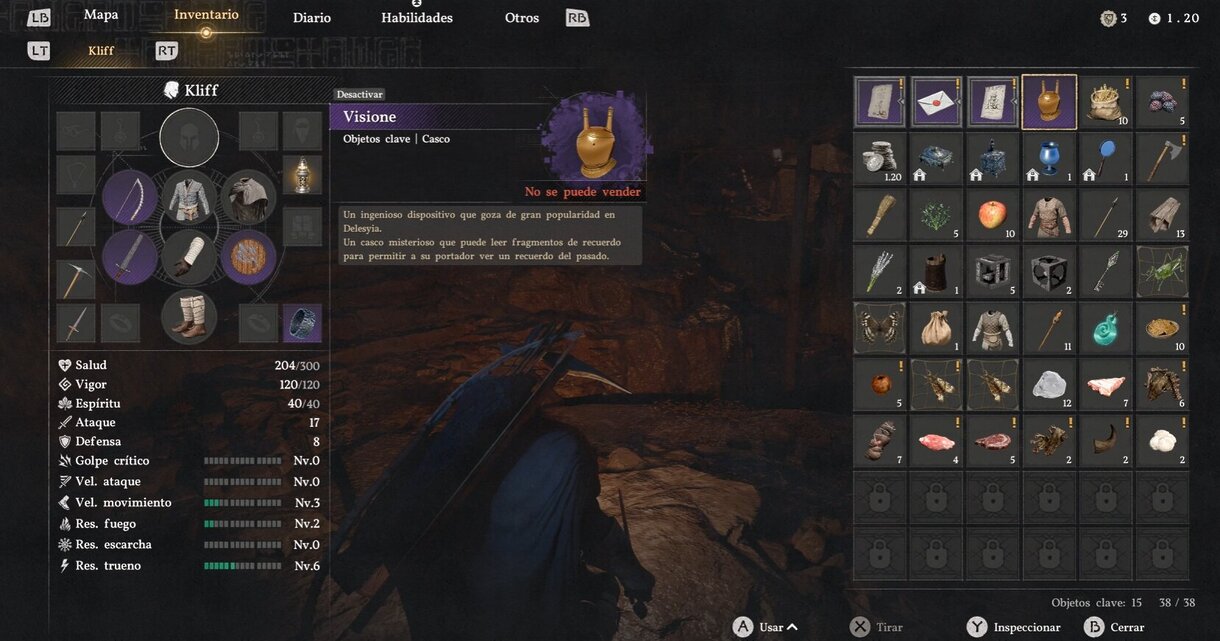This screenshot has width=1220, height=641.
Task: Pick the red apple in inventory
Action: (x=993, y=215)
